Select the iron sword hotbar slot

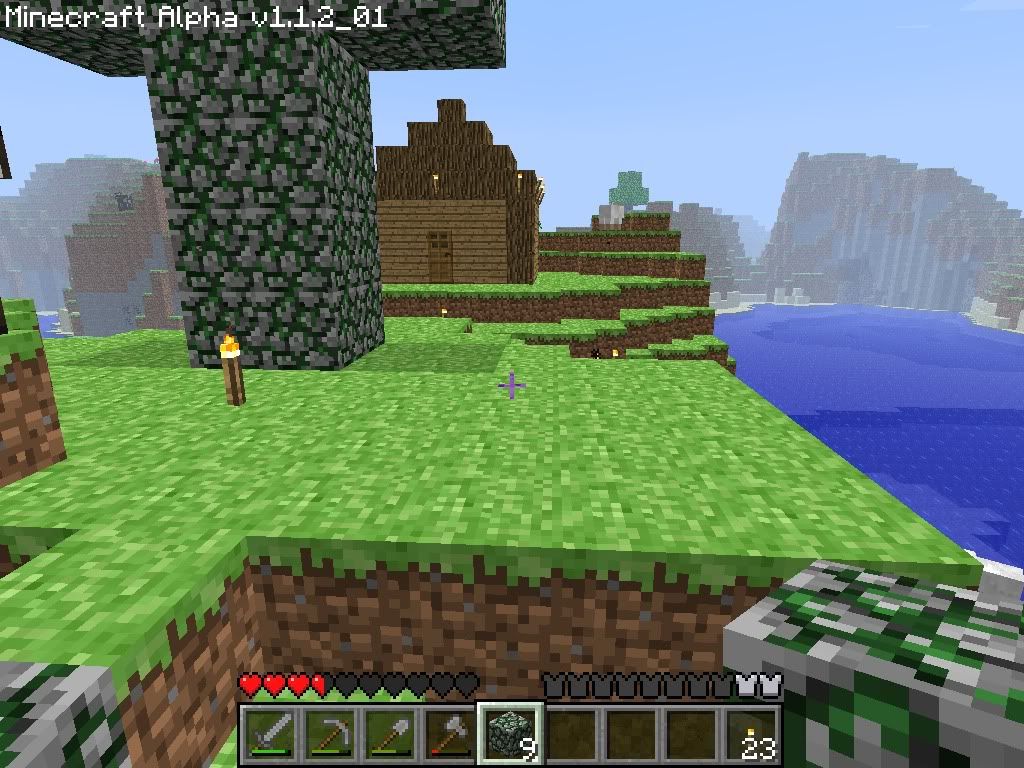coord(271,733)
